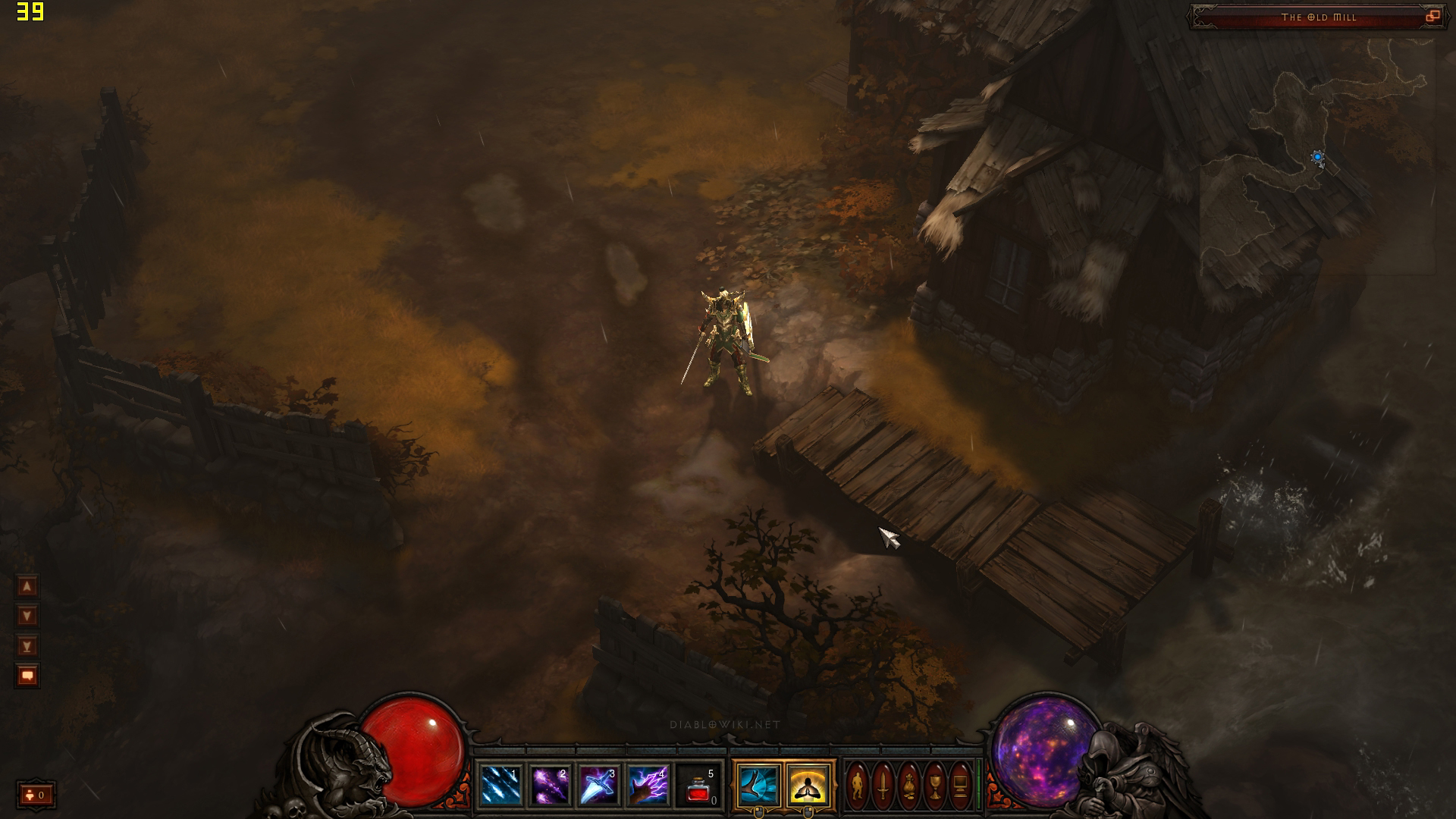The width and height of the screenshot is (1456, 819).
Task: Open the social button showing 0
Action: click(x=36, y=795)
